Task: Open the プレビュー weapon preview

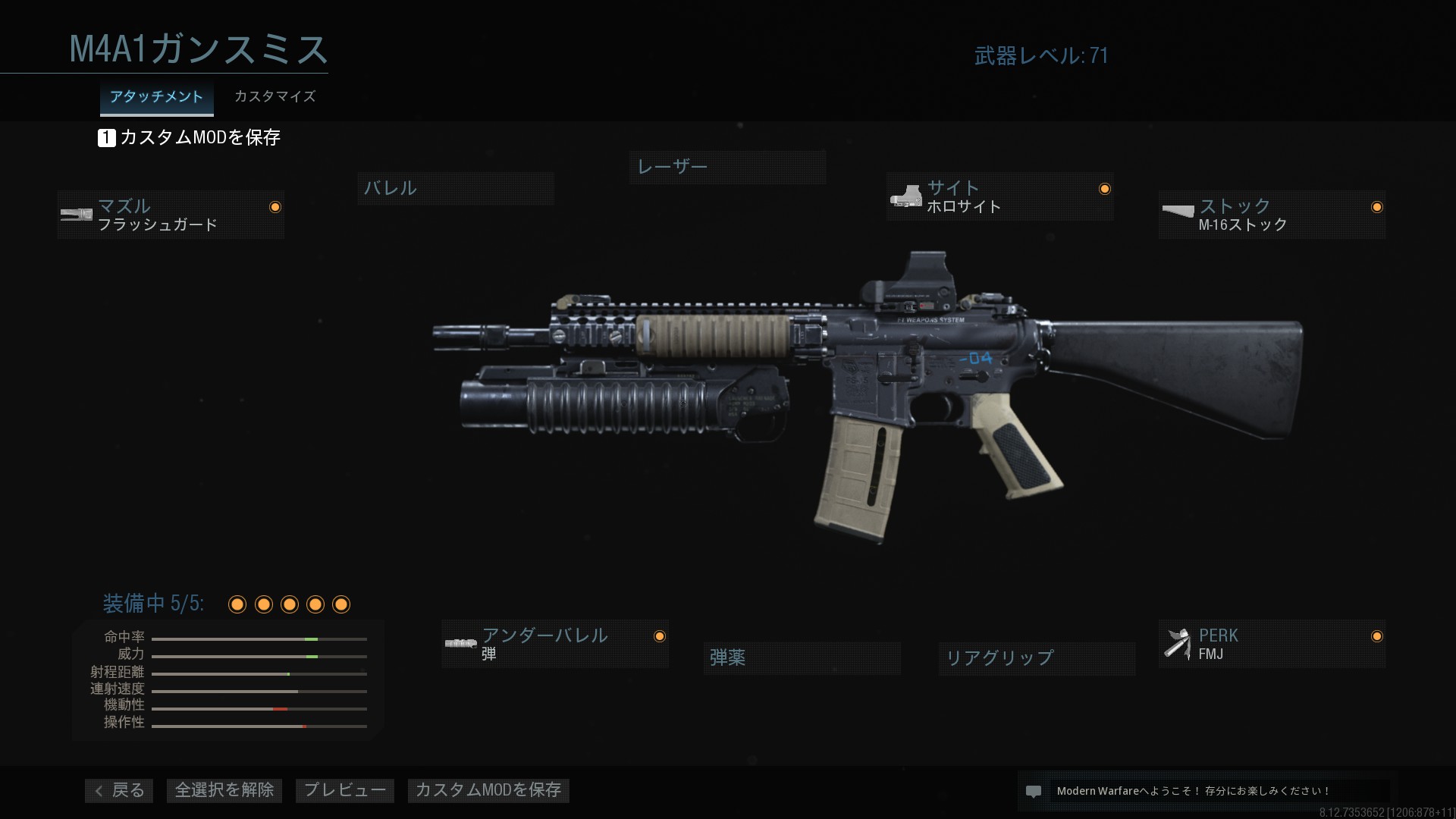Action: click(x=345, y=790)
